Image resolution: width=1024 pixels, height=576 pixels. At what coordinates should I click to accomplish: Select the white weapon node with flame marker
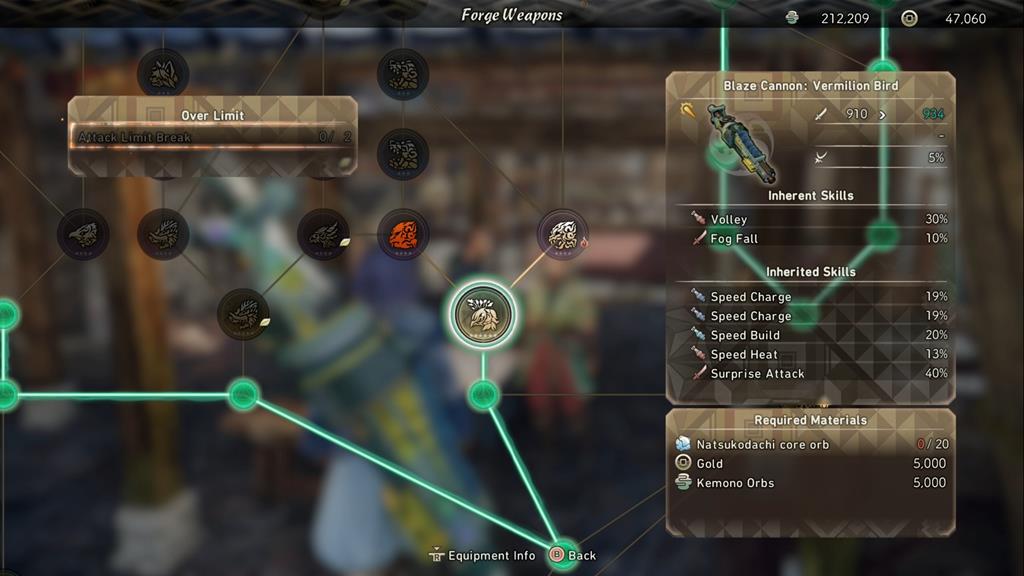tap(563, 235)
